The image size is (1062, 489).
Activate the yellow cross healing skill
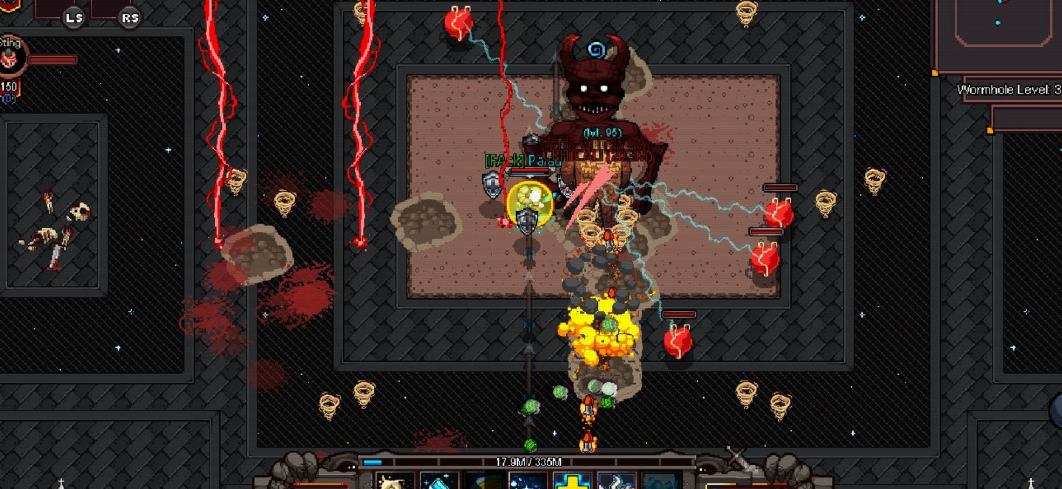tap(571, 482)
